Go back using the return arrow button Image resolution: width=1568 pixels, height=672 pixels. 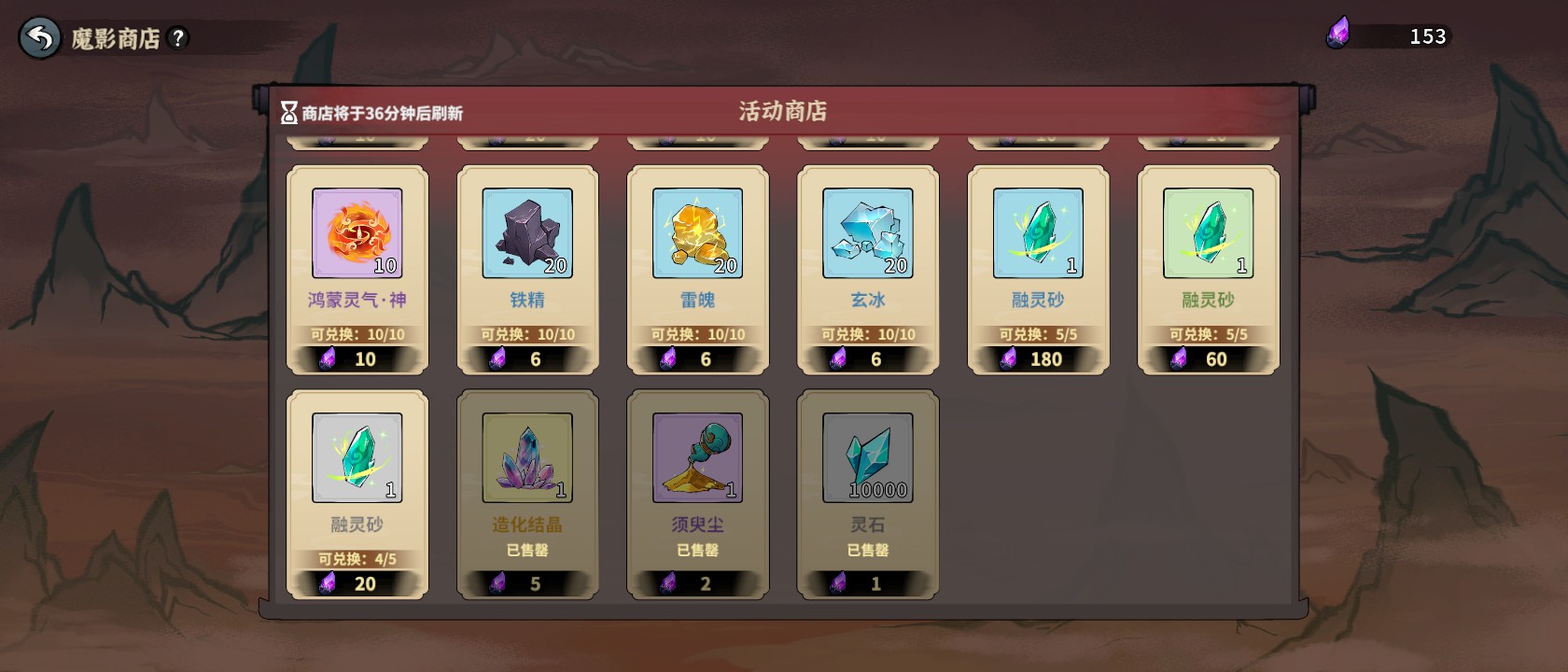(39, 38)
